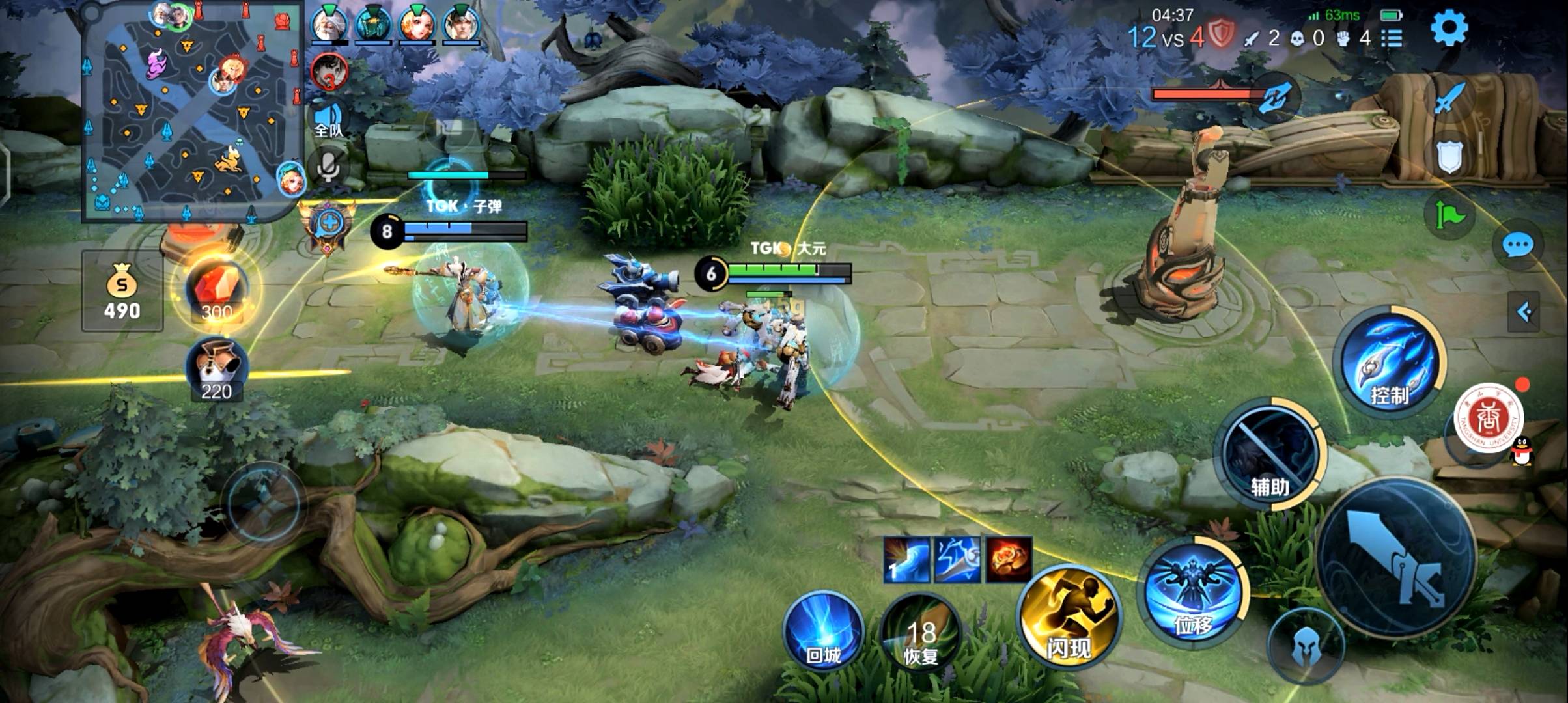Open the chat bubble quick messages
The height and width of the screenshot is (703, 1568).
click(1517, 245)
